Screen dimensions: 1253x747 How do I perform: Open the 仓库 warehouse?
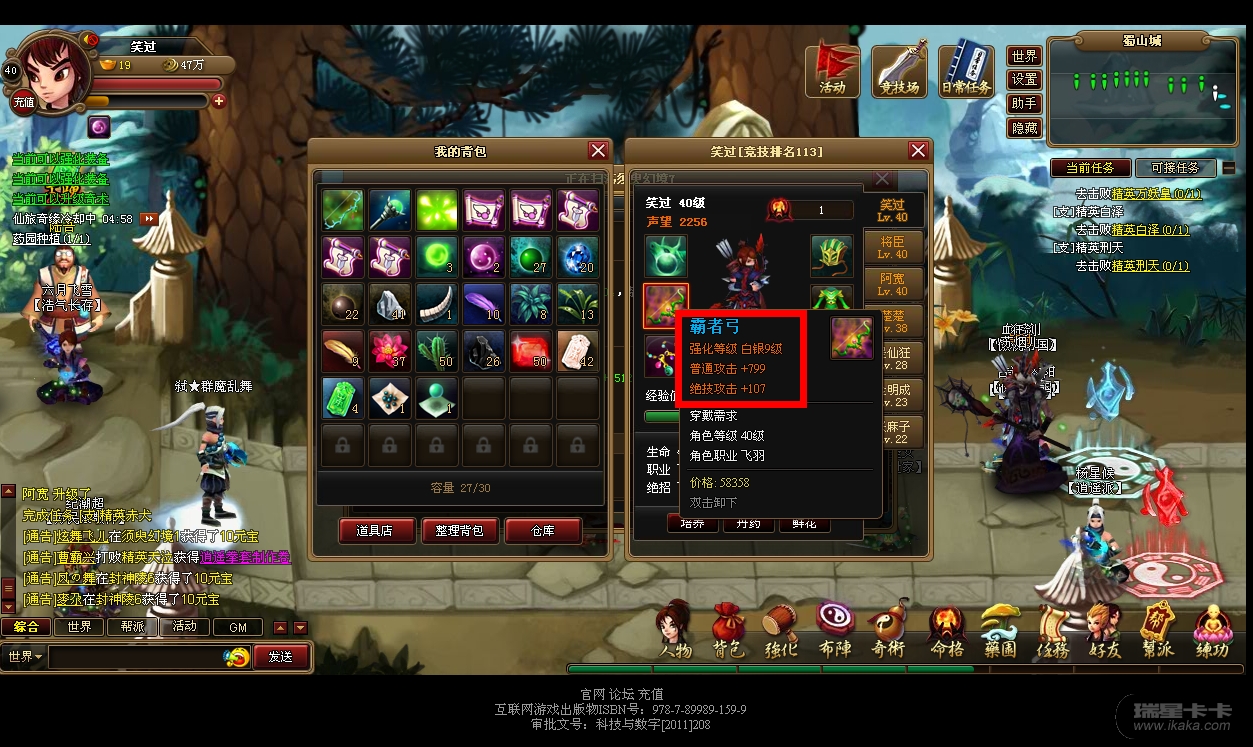542,531
